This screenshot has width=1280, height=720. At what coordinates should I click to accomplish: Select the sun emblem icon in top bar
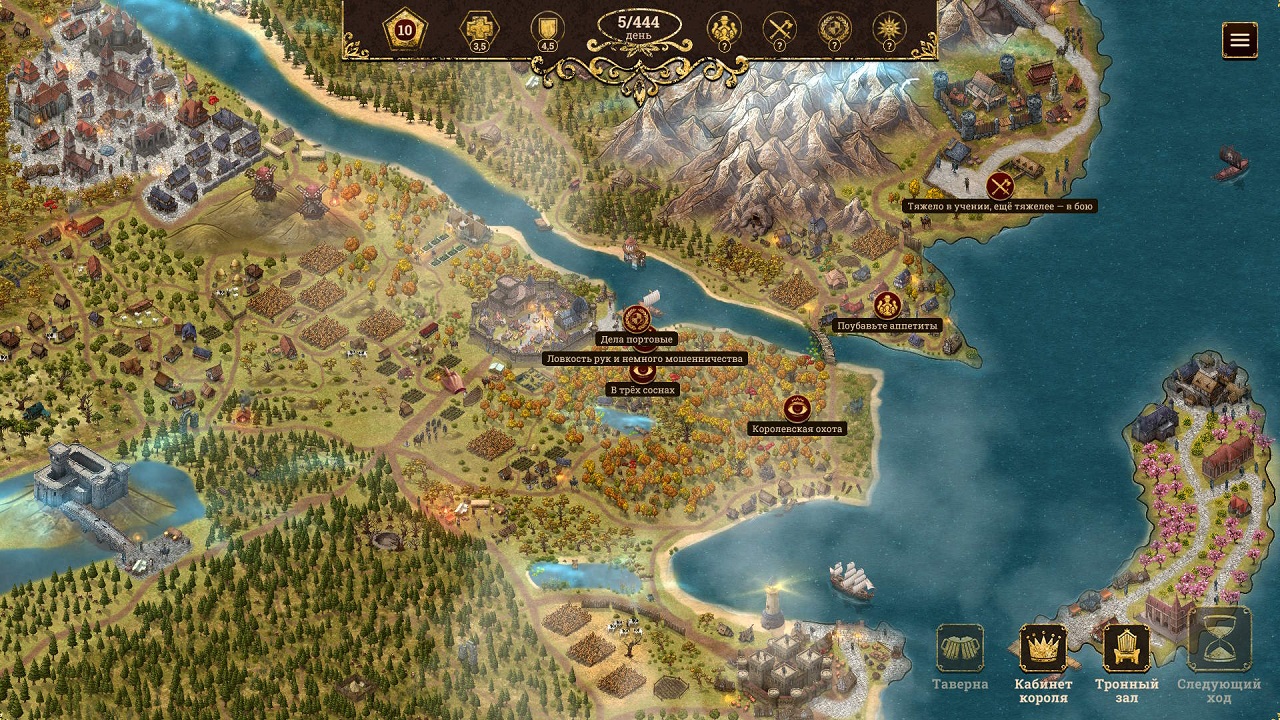tap(888, 30)
